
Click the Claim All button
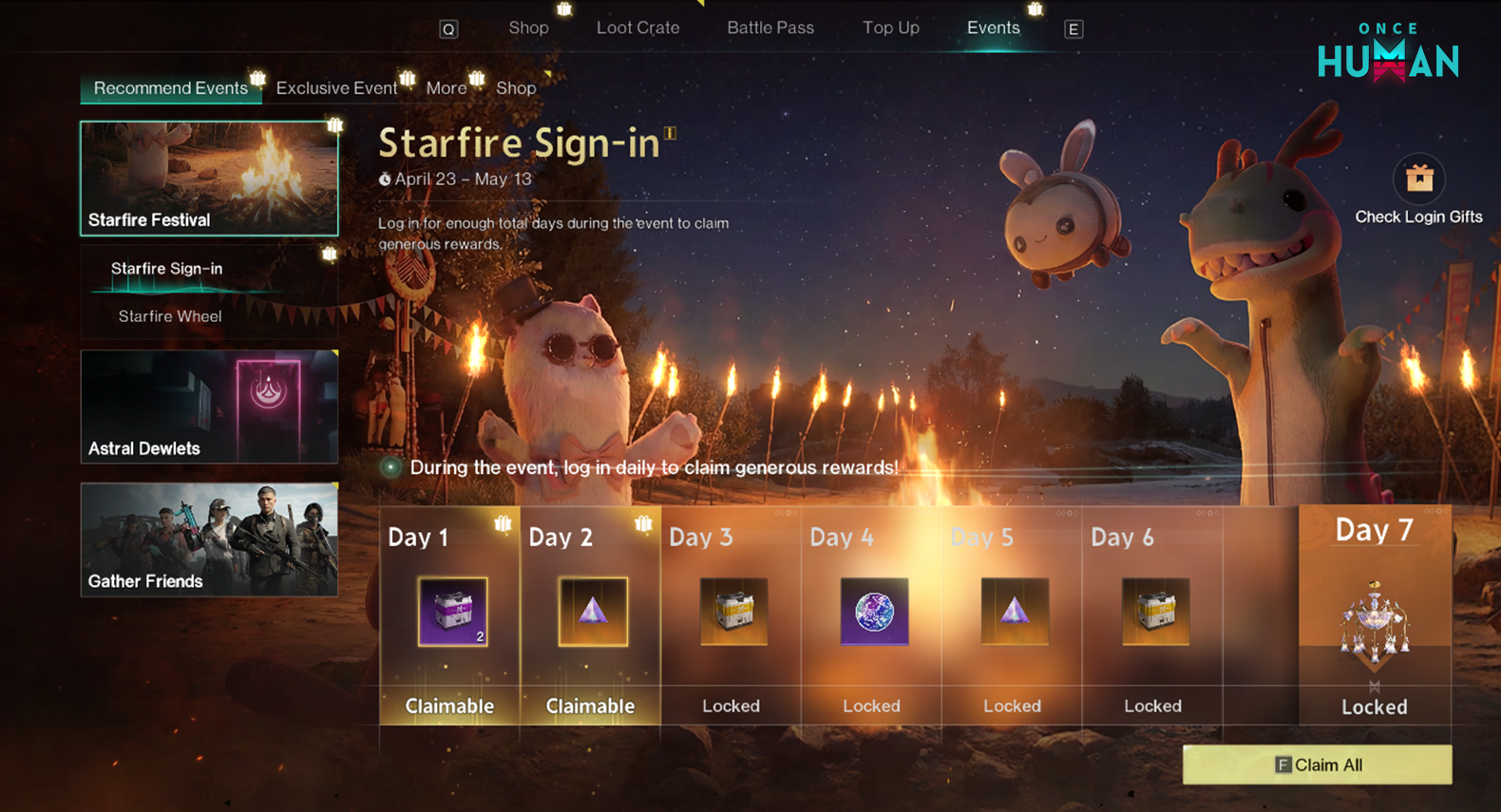(x=1317, y=765)
